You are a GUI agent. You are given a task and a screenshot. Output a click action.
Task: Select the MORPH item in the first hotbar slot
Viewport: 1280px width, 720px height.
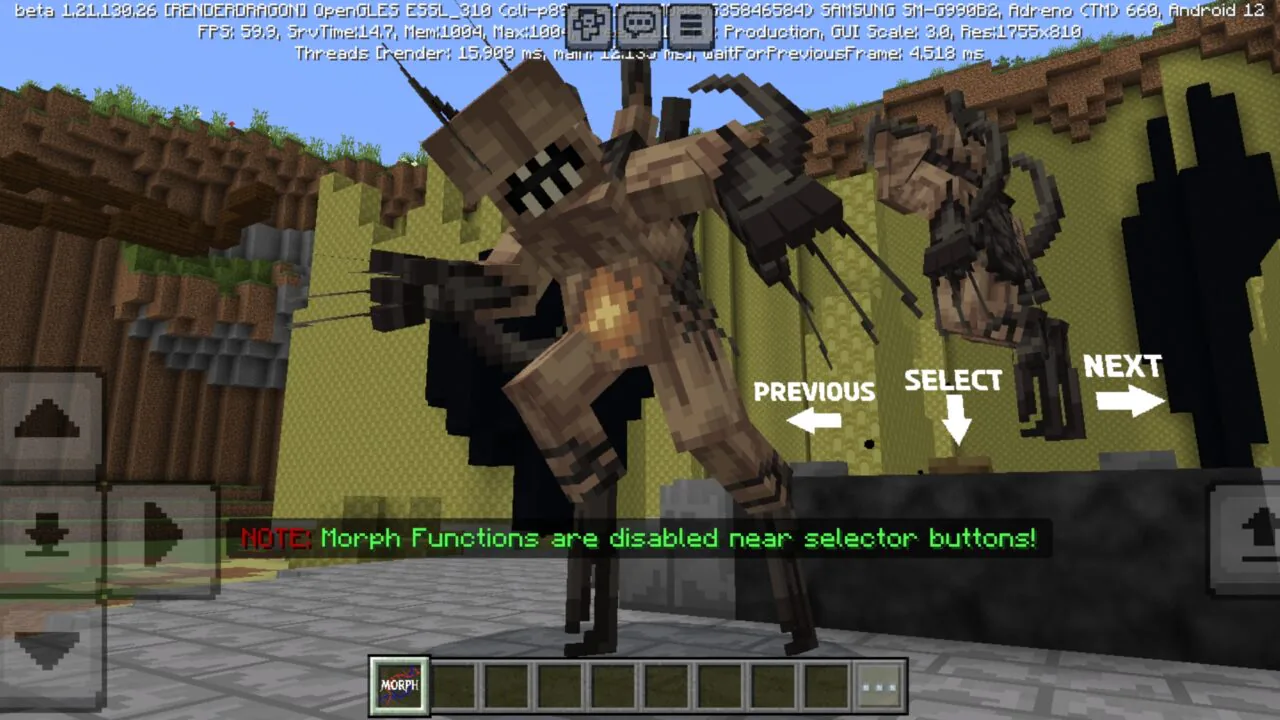coord(398,686)
